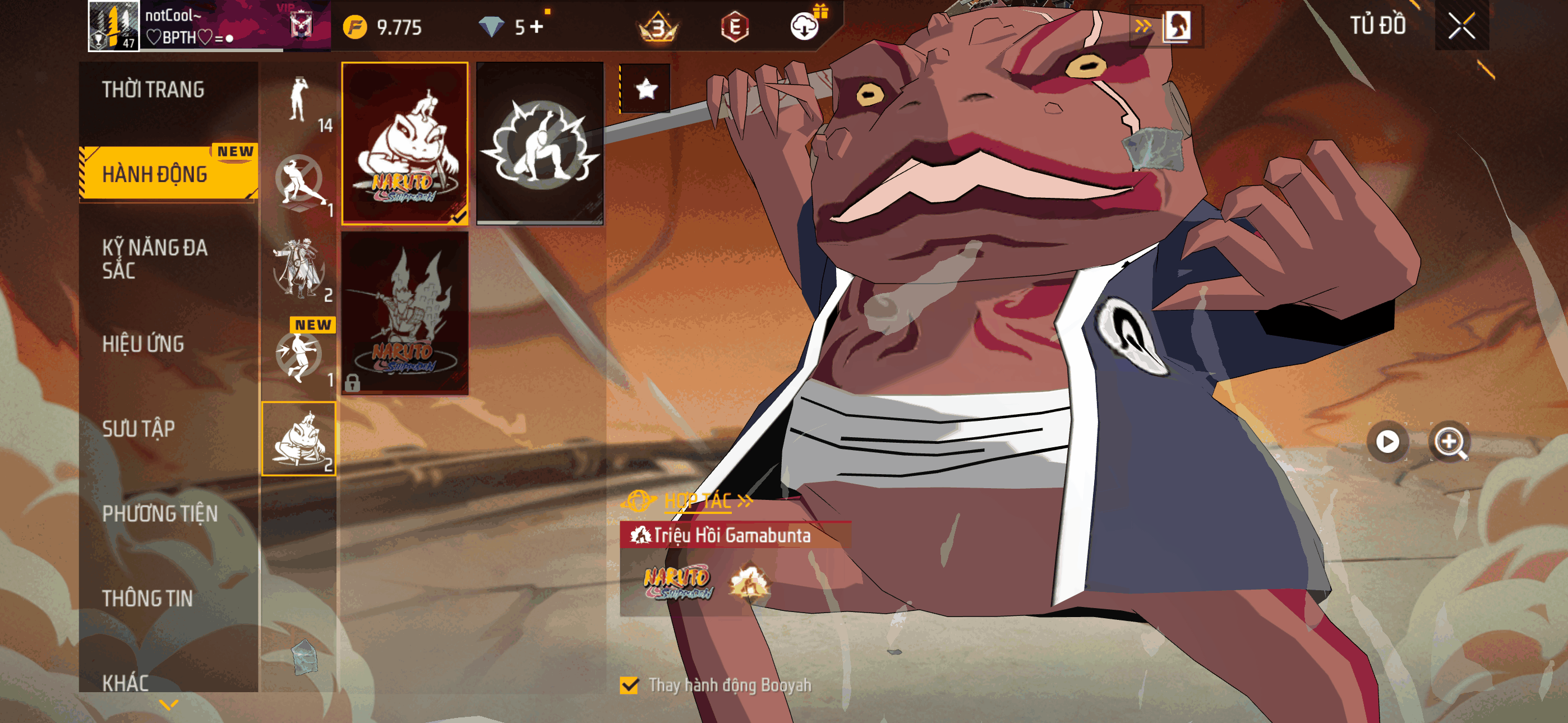Open the Hiệu Ứng section
Screen dimensions: 1568x723
[x=143, y=344]
